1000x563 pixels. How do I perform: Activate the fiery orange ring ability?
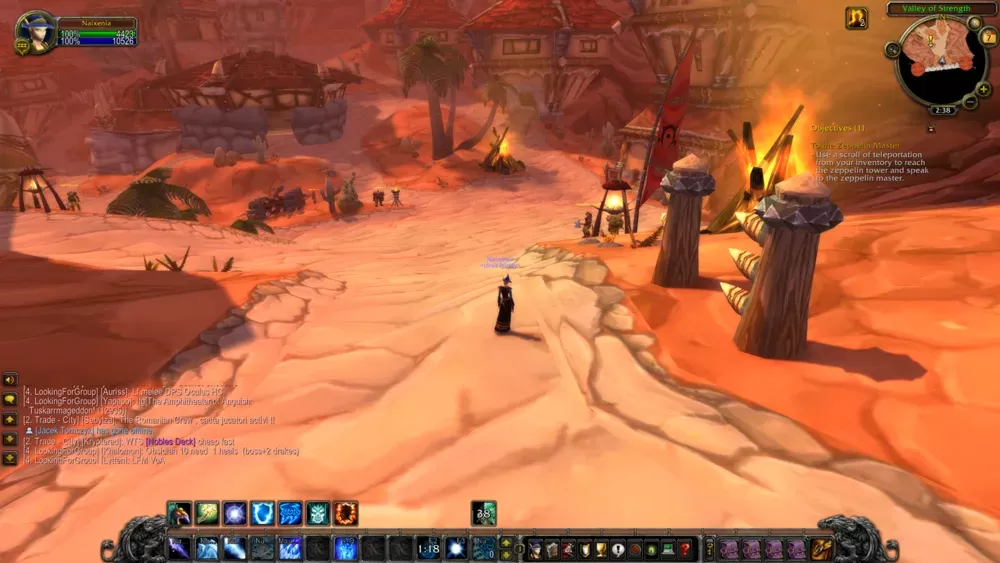[346, 514]
